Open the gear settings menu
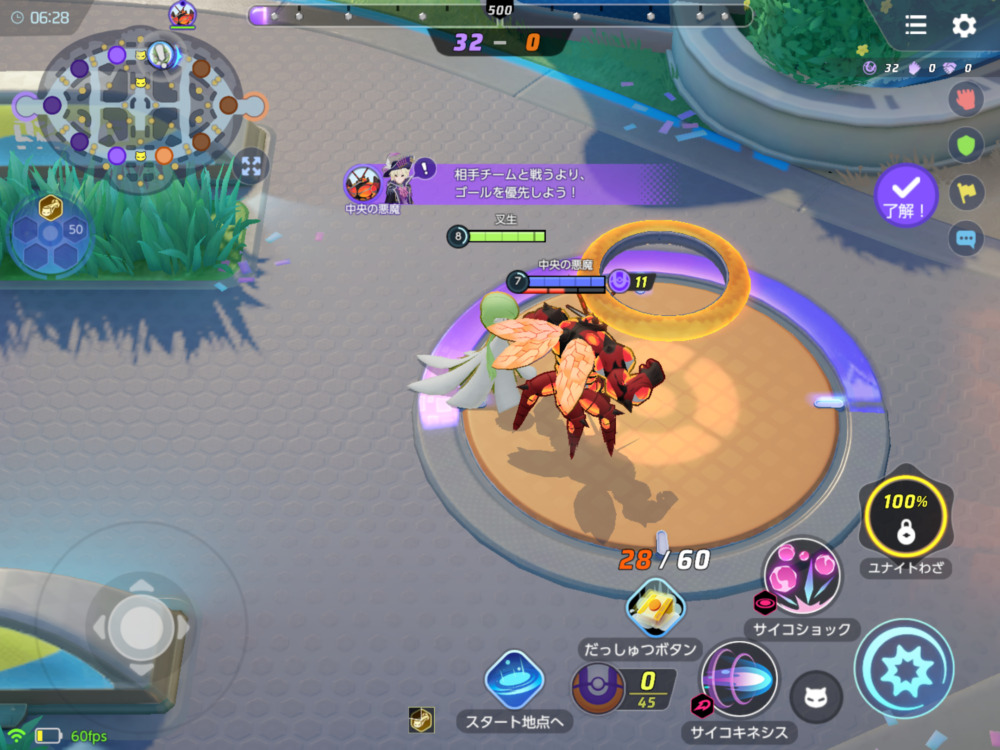The width and height of the screenshot is (1000, 750). pos(964,26)
